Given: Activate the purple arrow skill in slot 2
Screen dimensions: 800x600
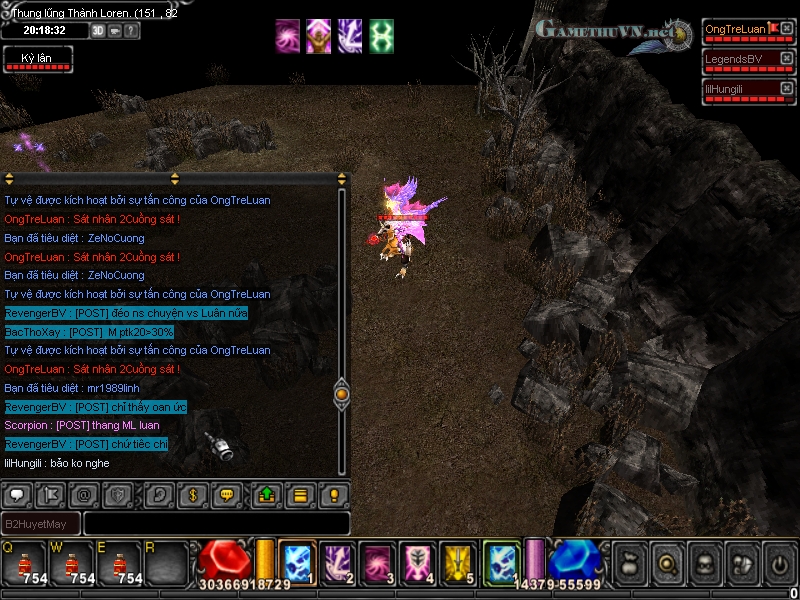Looking at the screenshot, I should 337,562.
